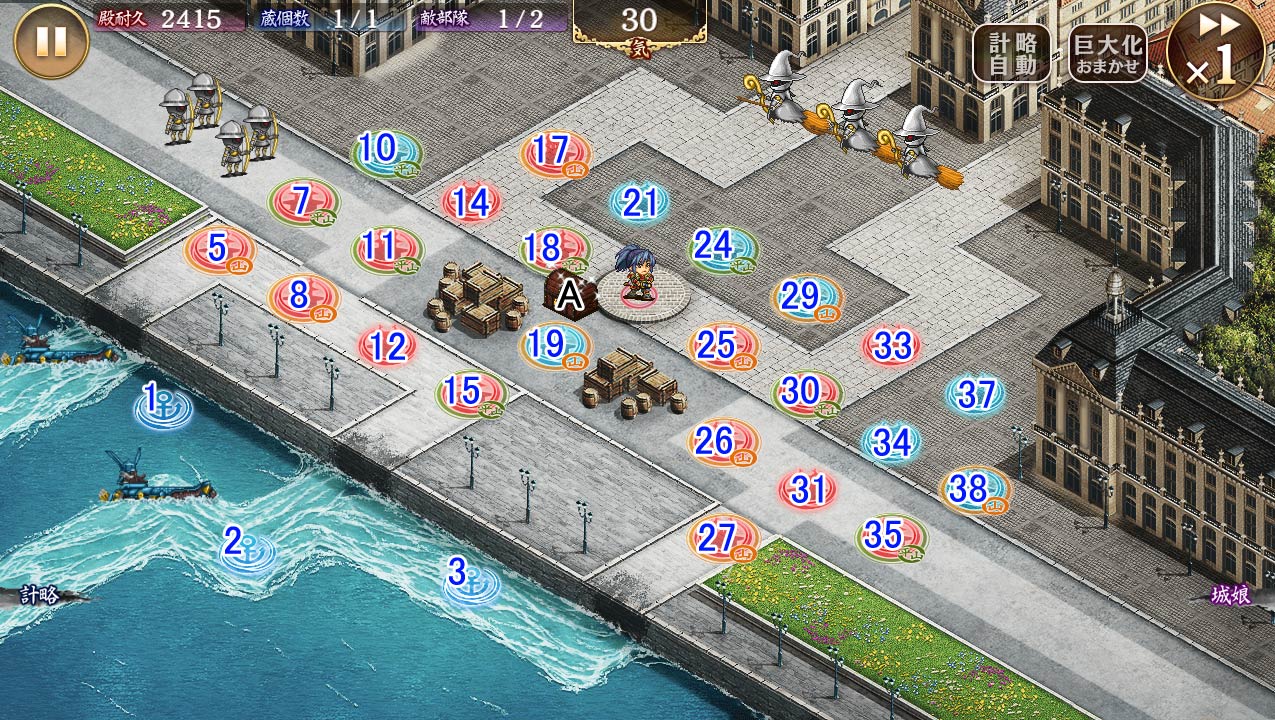The height and width of the screenshot is (720, 1275).
Task: Select deployment tile number 10
Action: (385, 153)
